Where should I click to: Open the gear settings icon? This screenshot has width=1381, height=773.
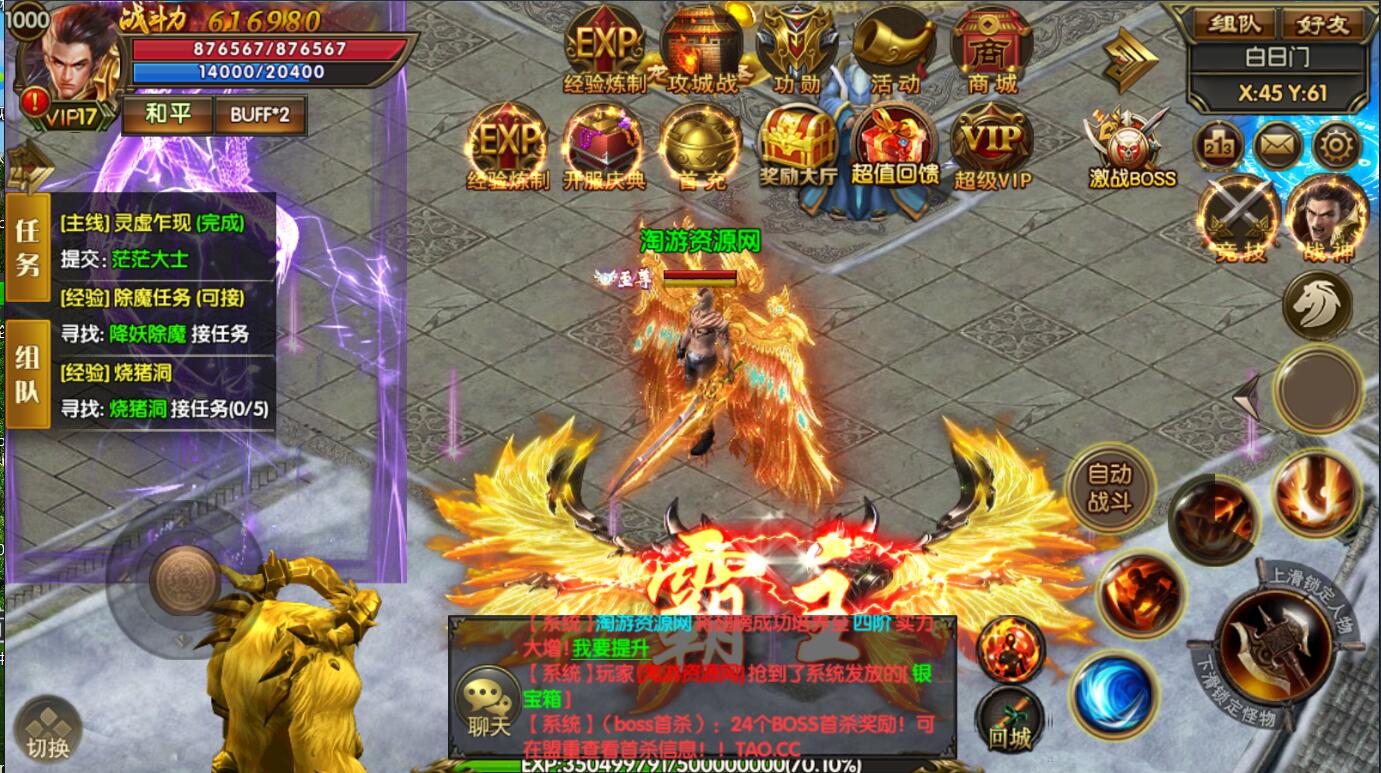pos(1336,148)
